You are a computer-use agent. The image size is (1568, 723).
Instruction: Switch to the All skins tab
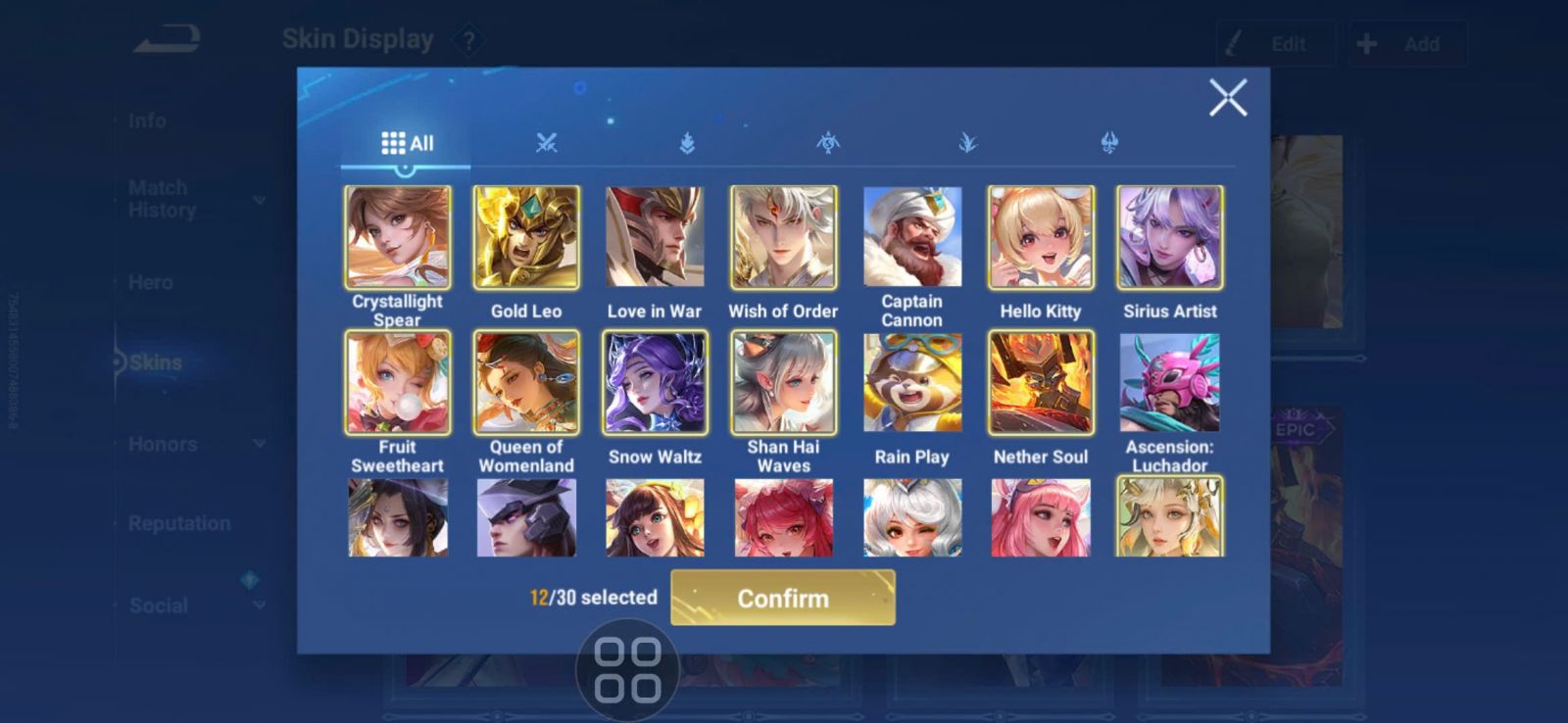tap(407, 143)
